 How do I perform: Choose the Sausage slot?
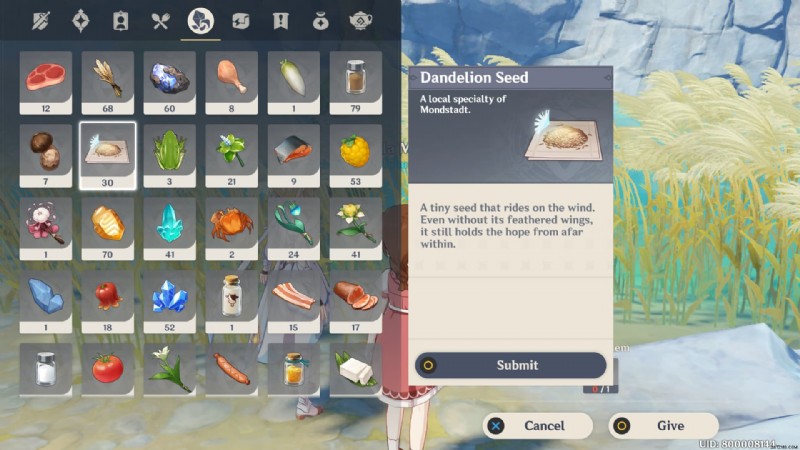(x=231, y=368)
